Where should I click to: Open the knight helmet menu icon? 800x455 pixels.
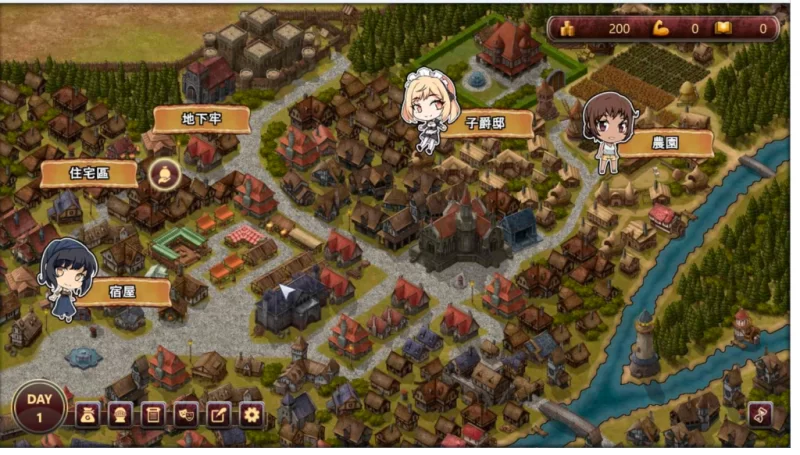120,414
